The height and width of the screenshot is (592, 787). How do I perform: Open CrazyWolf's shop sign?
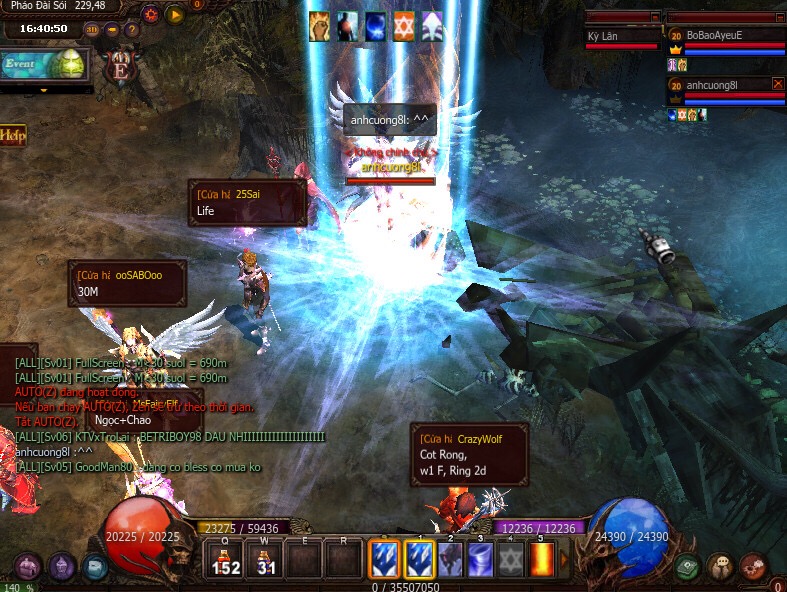469,453
